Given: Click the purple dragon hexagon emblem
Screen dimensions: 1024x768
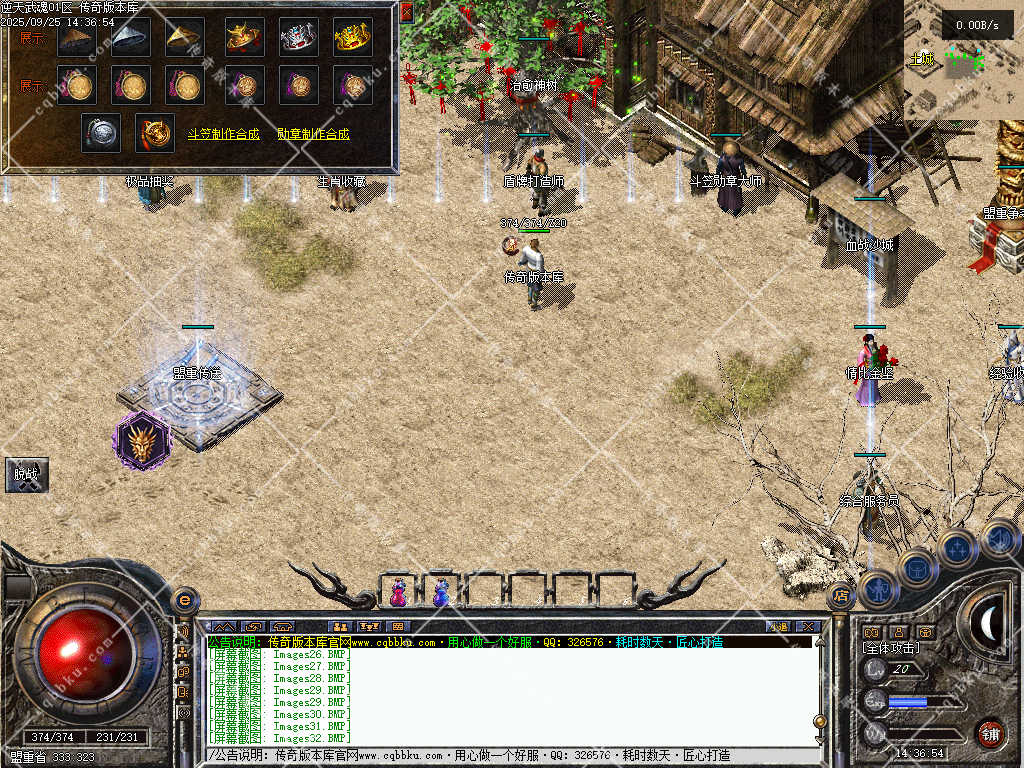Looking at the screenshot, I should tap(140, 440).
